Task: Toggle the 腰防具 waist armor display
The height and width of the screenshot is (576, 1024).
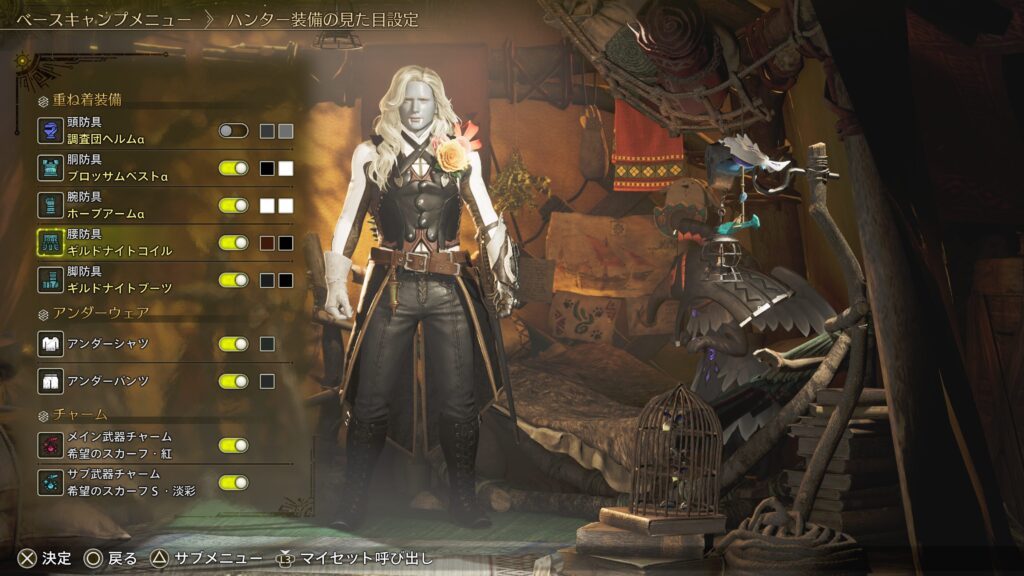Action: tap(233, 242)
